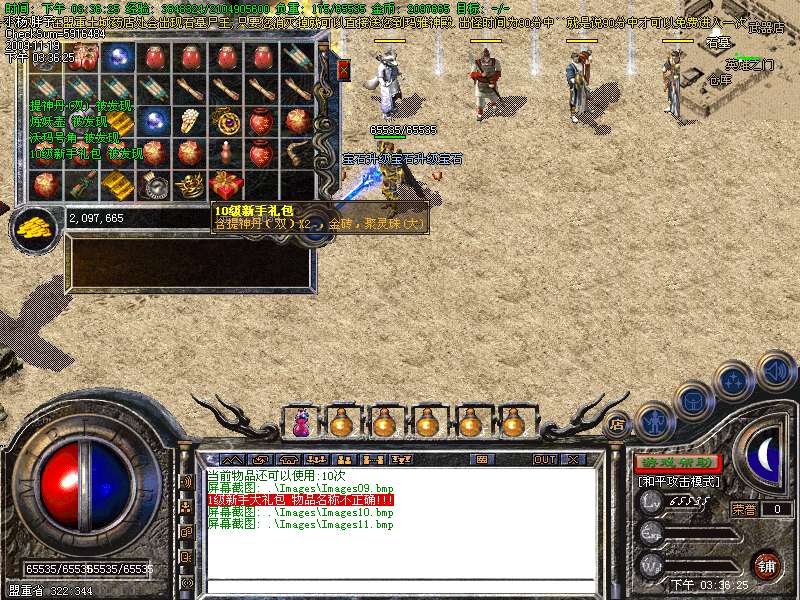The image size is (800, 600).
Task: Click the OUT button above chat
Action: click(544, 459)
